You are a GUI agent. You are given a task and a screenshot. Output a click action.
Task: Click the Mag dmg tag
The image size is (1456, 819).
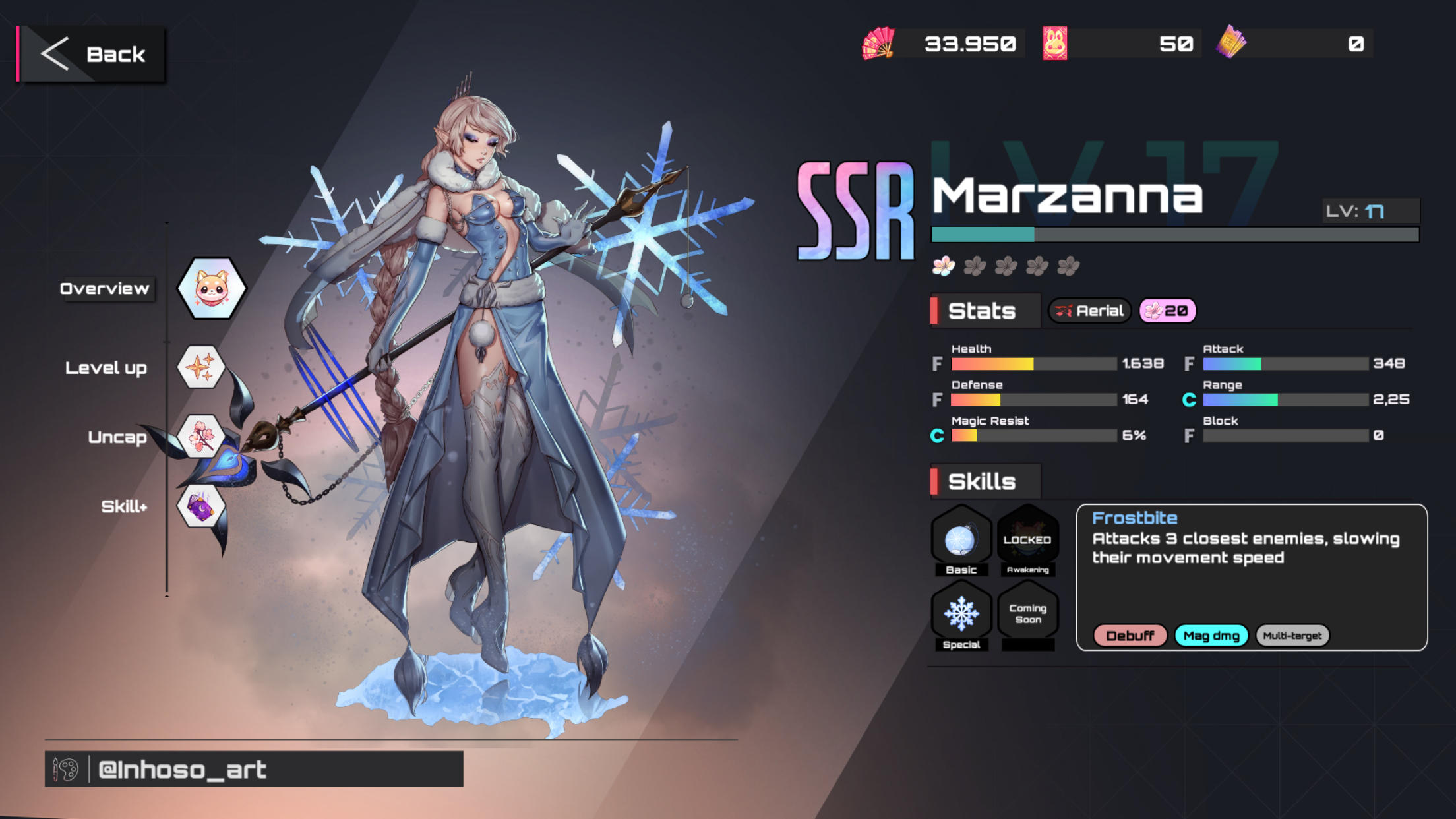coord(1211,636)
